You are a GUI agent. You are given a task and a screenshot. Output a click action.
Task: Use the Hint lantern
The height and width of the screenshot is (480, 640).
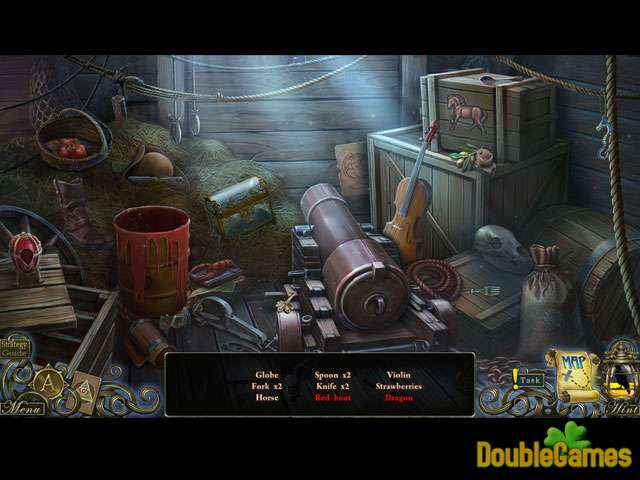[x=620, y=378]
